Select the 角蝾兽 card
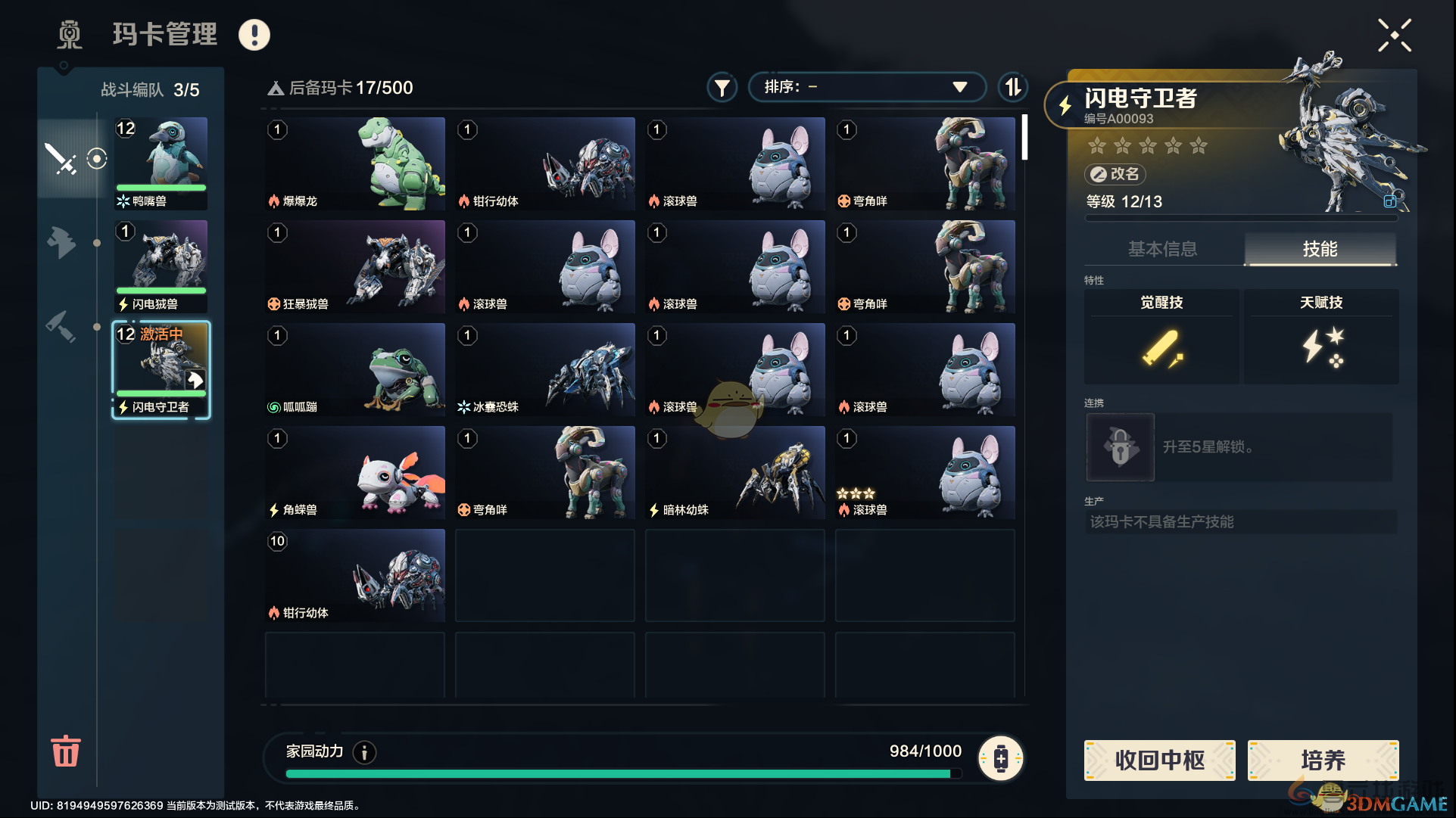 (x=355, y=472)
